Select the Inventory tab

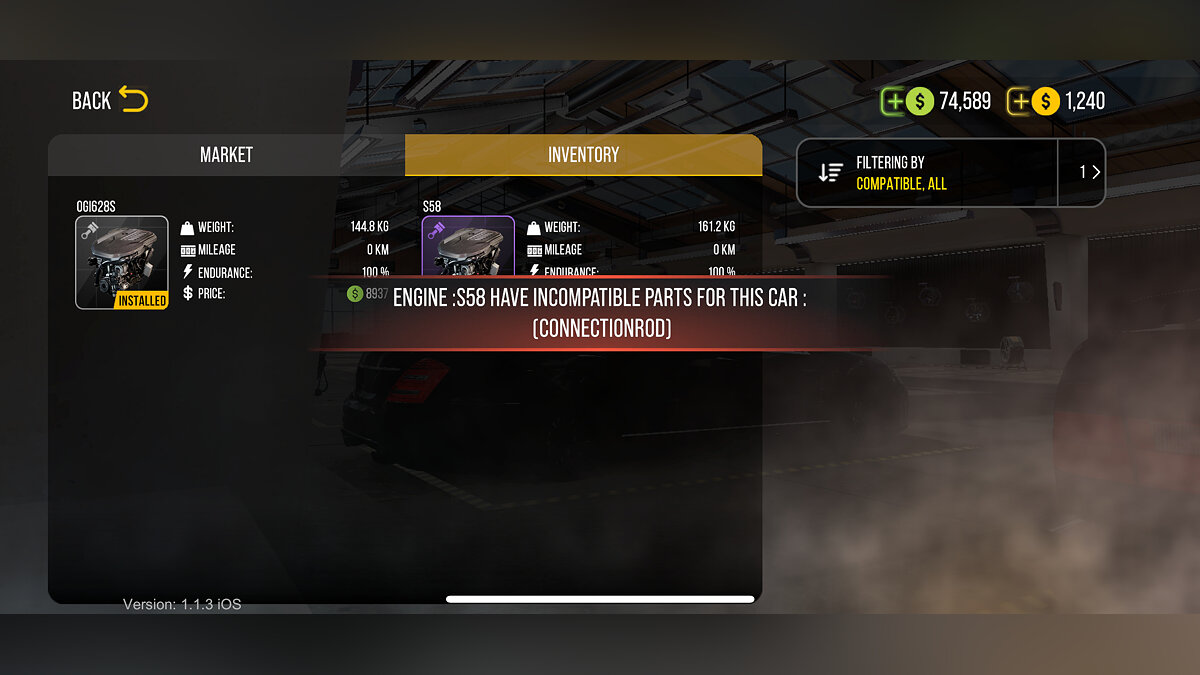[x=583, y=155]
